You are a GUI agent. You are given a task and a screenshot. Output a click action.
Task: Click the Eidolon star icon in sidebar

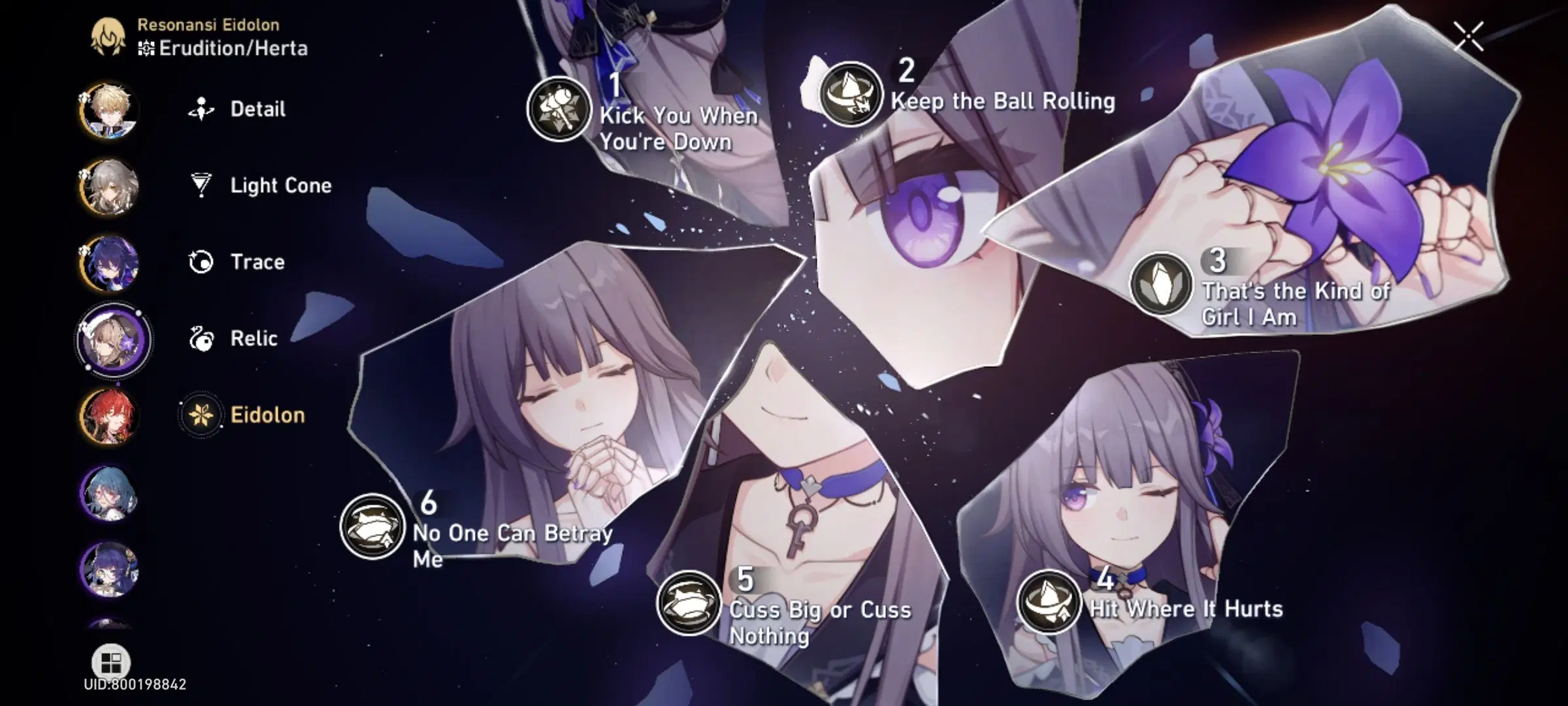click(203, 414)
